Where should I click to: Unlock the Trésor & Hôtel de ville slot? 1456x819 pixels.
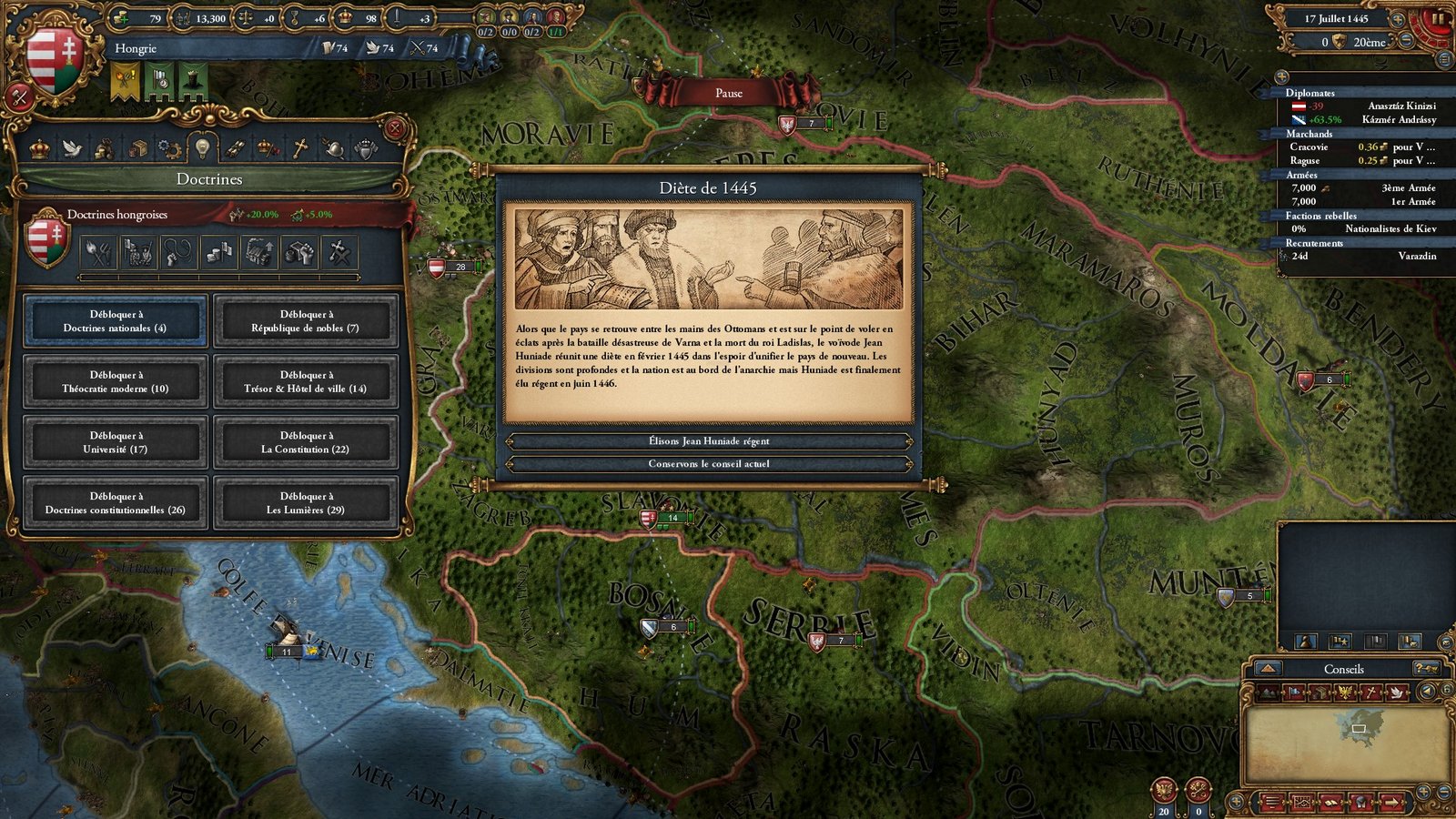coord(305,382)
